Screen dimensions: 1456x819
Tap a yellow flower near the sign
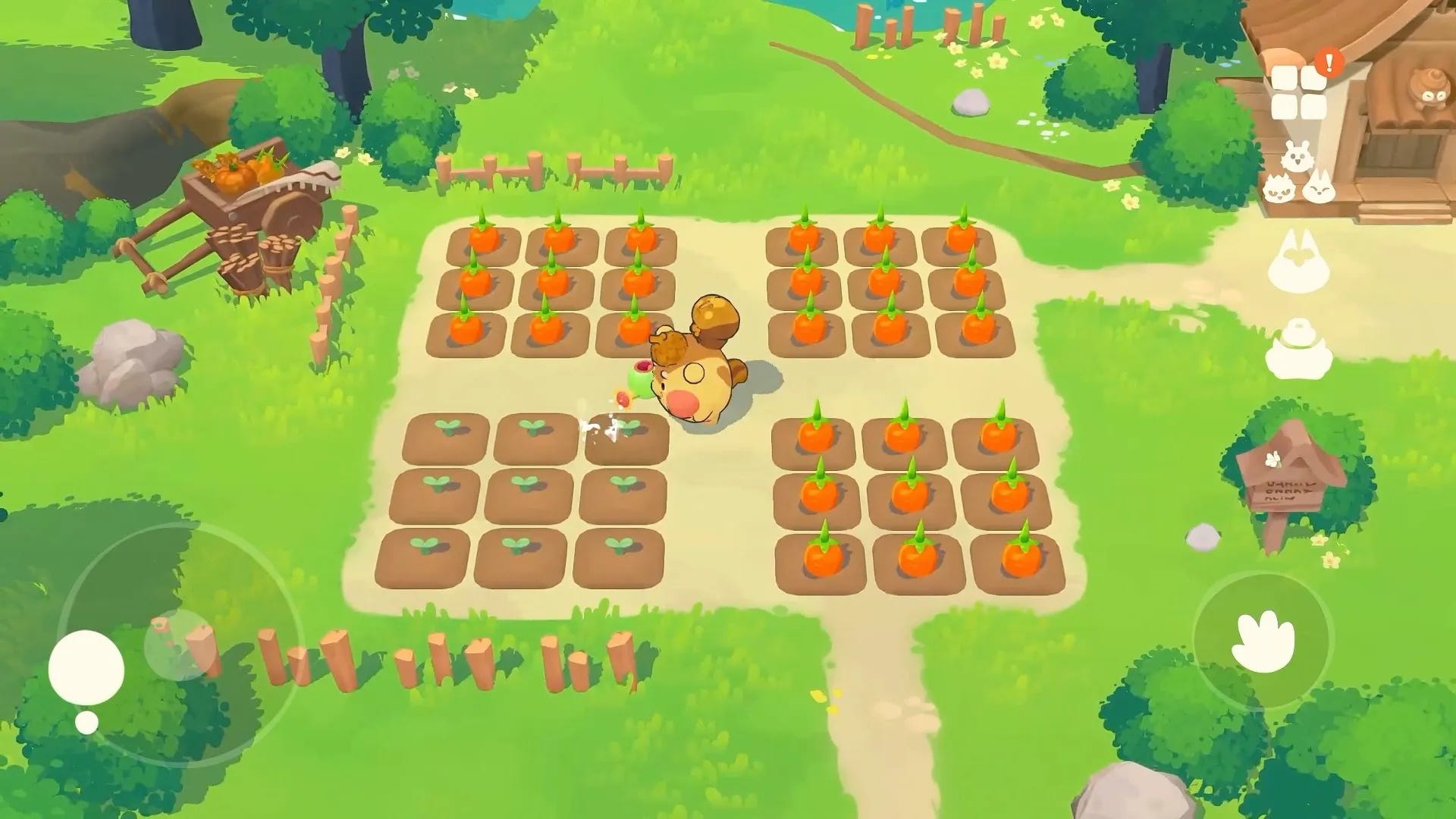click(1330, 560)
